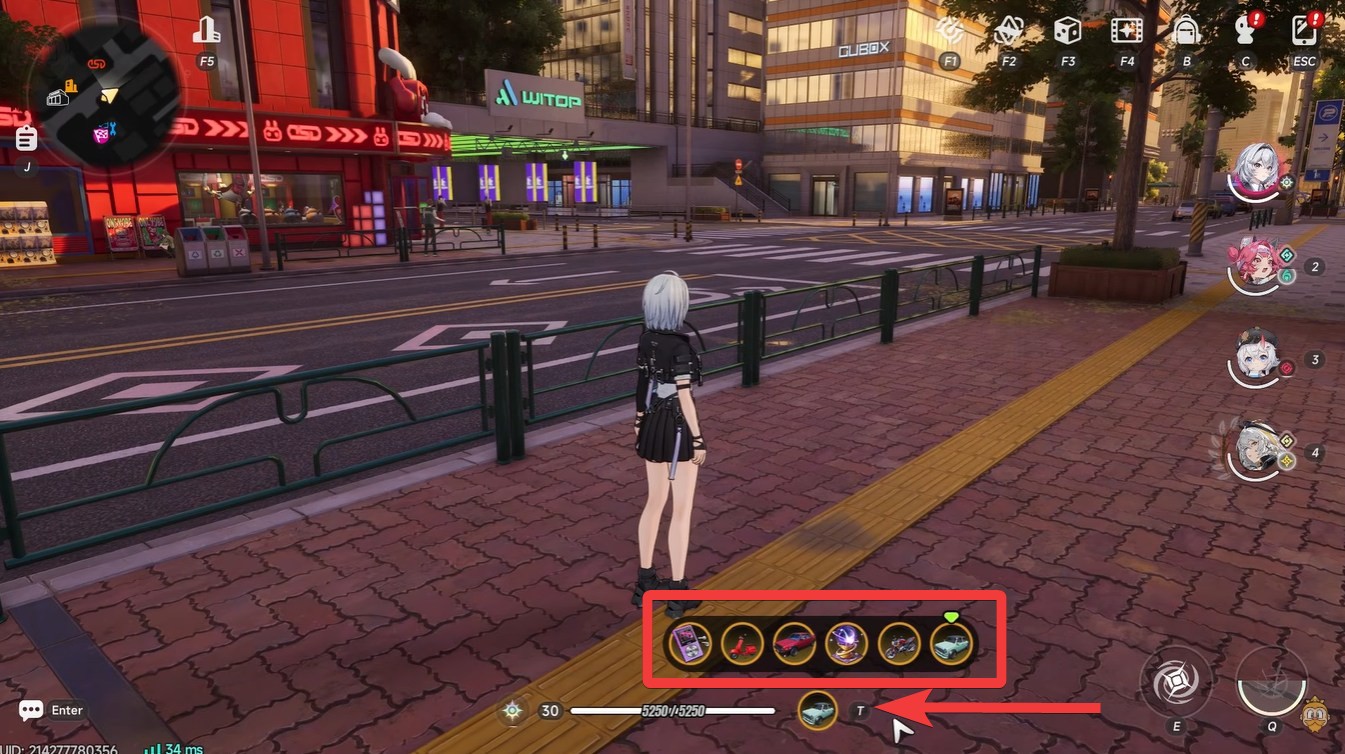
Task: Open the film reel feature labeled F4
Action: coord(1126,32)
